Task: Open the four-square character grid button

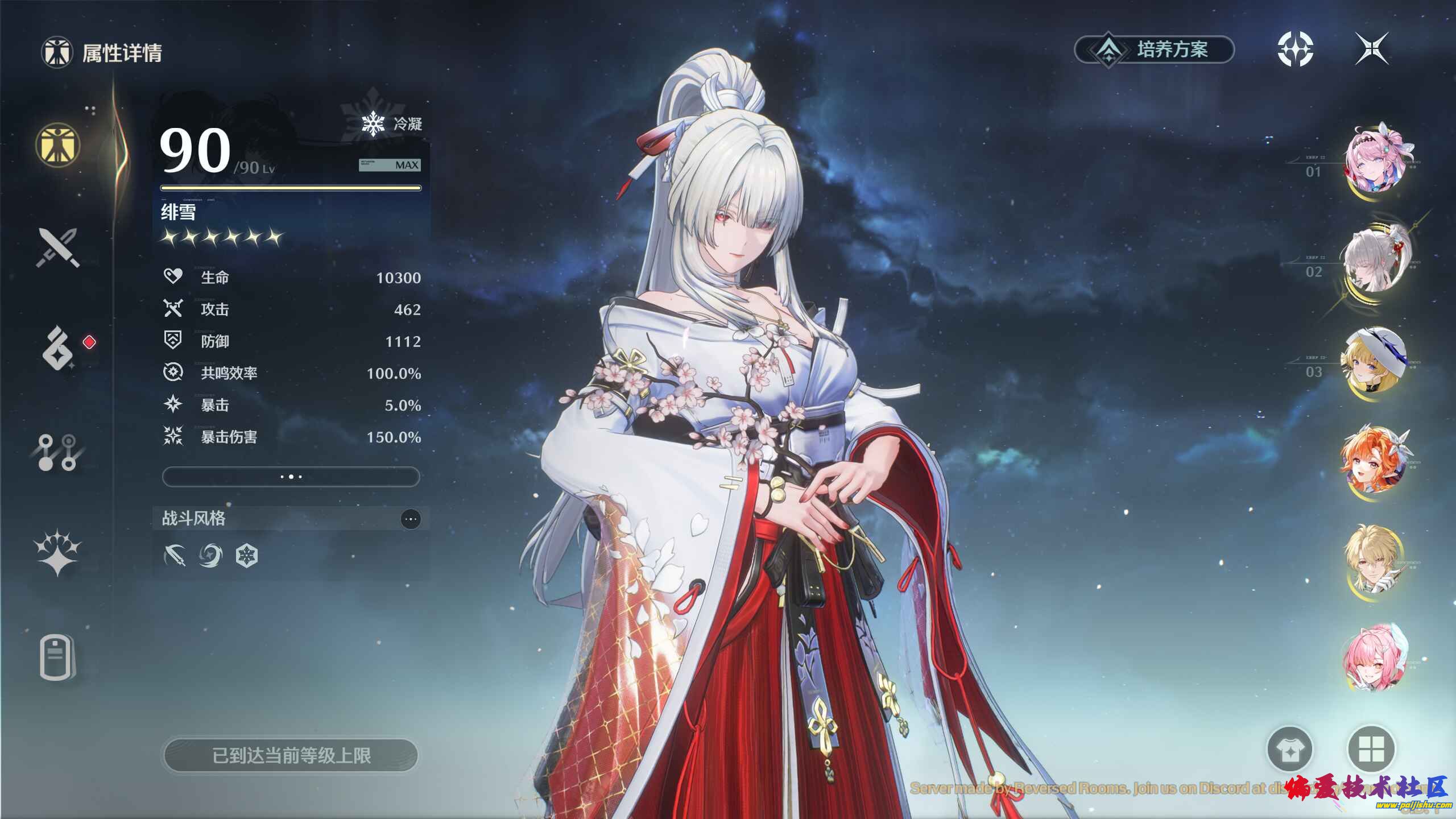Action: [x=1371, y=750]
